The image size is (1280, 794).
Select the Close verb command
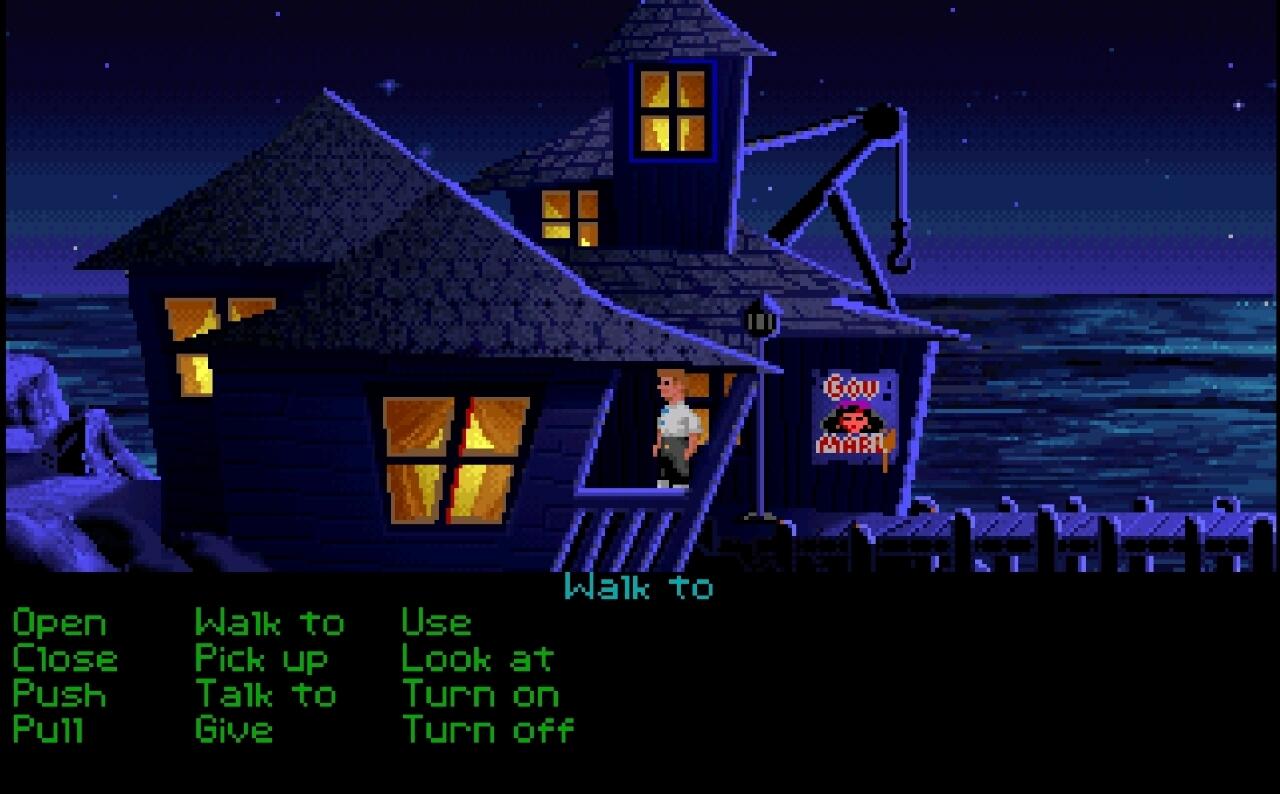tap(64, 659)
